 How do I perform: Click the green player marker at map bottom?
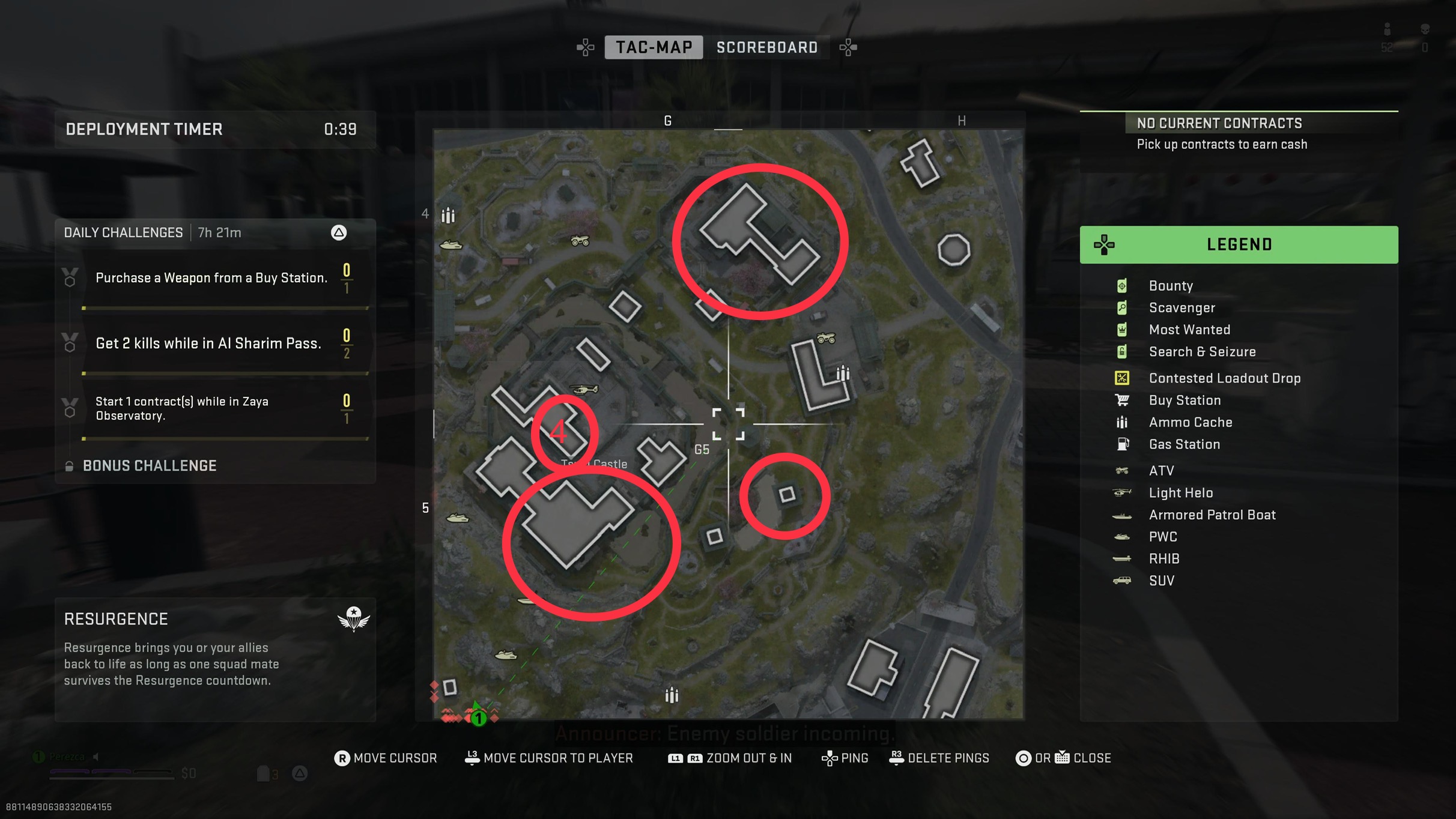coord(478,717)
